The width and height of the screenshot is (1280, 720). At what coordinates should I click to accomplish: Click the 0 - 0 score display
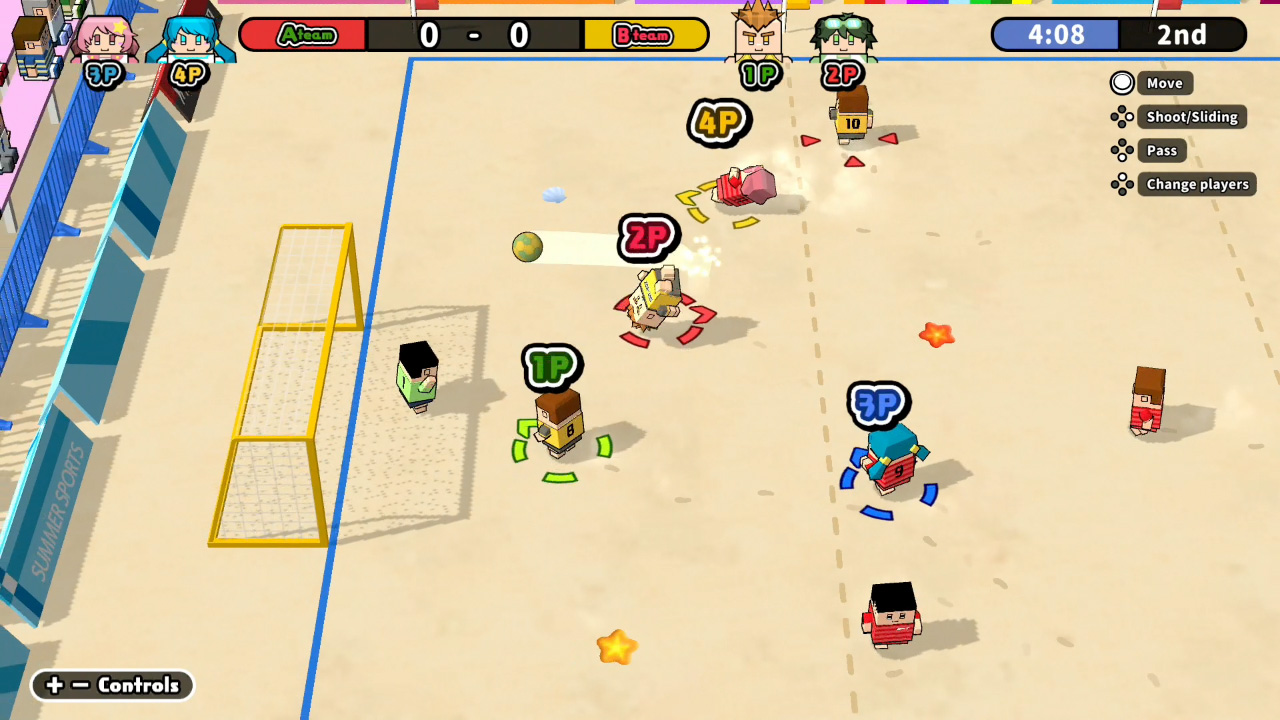point(473,33)
